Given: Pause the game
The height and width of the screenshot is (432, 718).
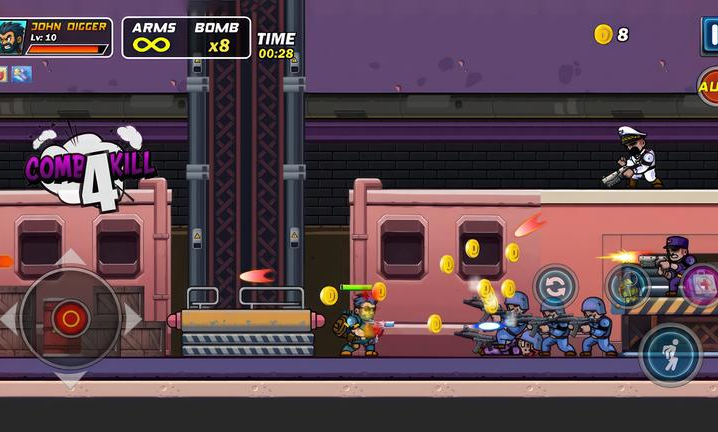Looking at the screenshot, I should (709, 34).
